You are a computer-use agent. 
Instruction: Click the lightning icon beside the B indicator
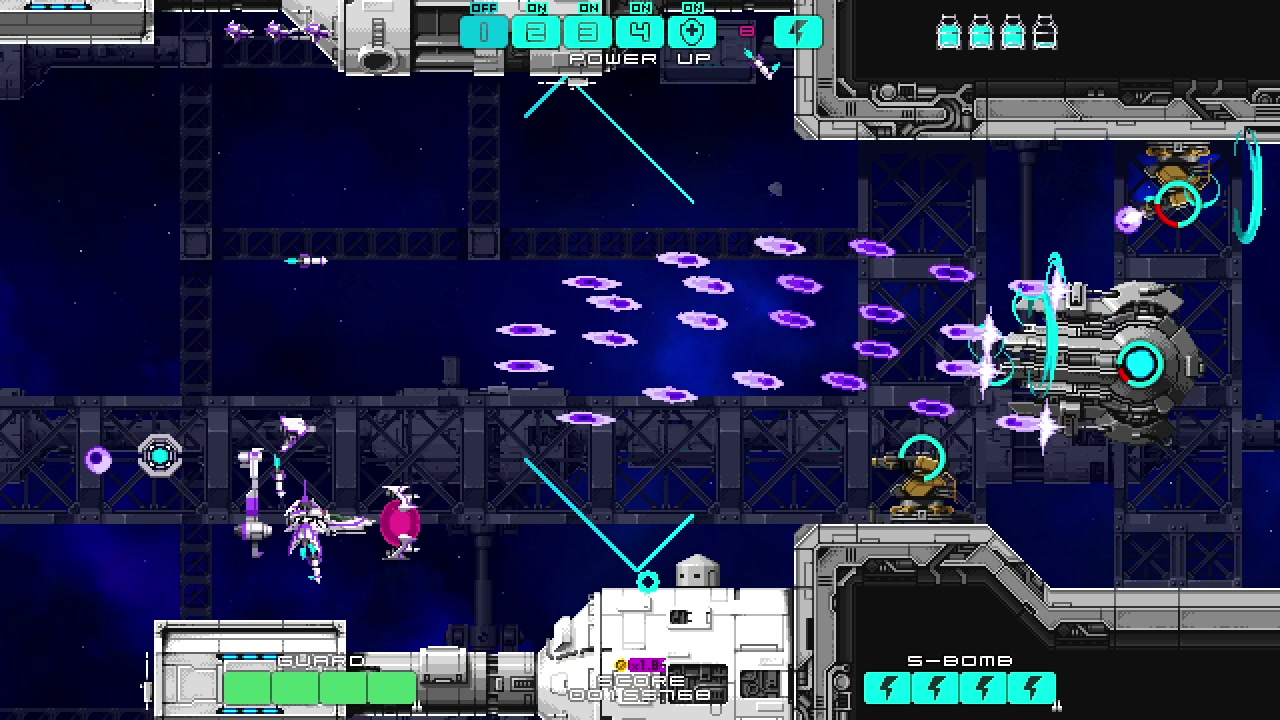[797, 31]
